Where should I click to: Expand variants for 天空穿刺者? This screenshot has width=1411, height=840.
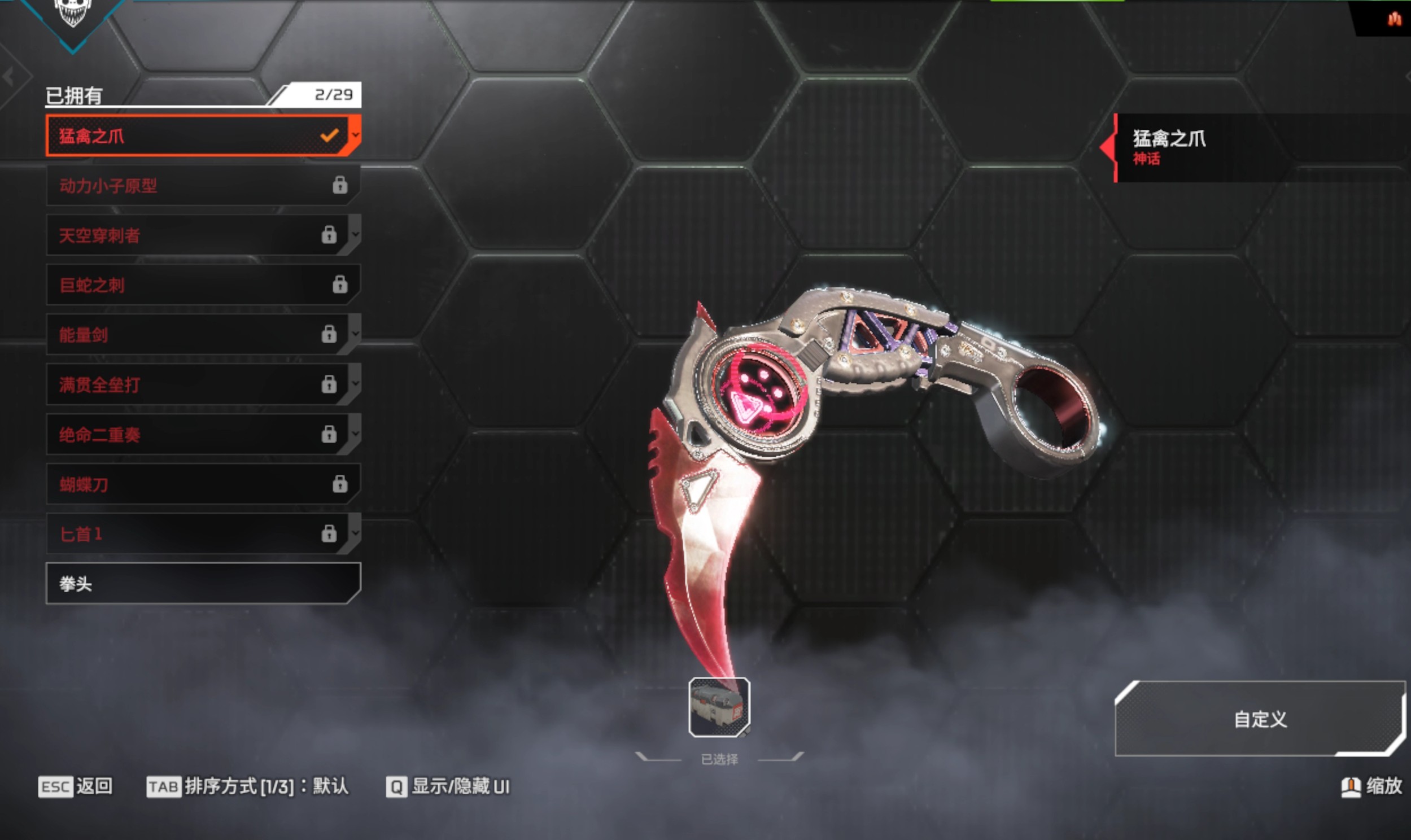point(356,234)
